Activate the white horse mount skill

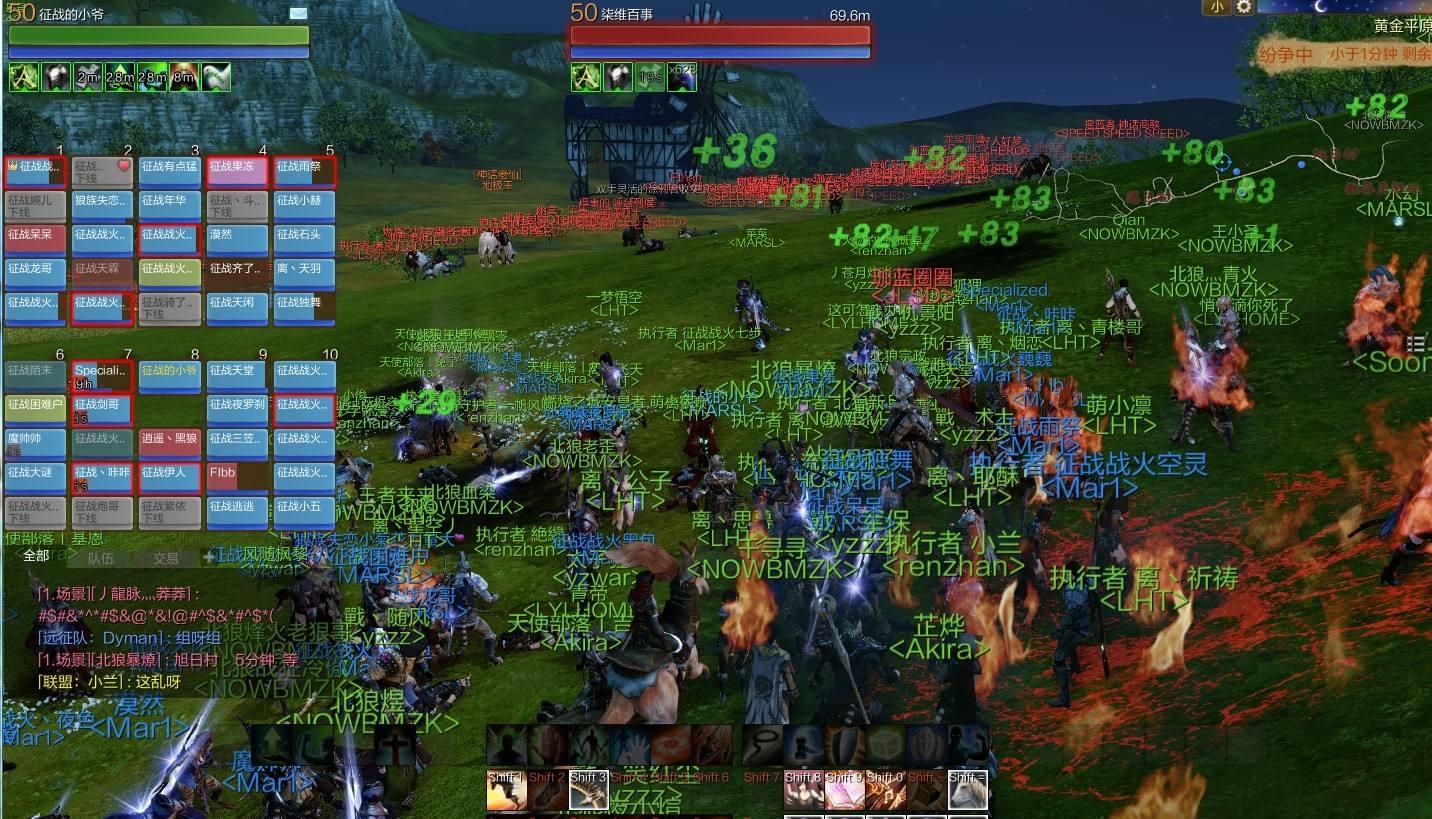coord(967,791)
